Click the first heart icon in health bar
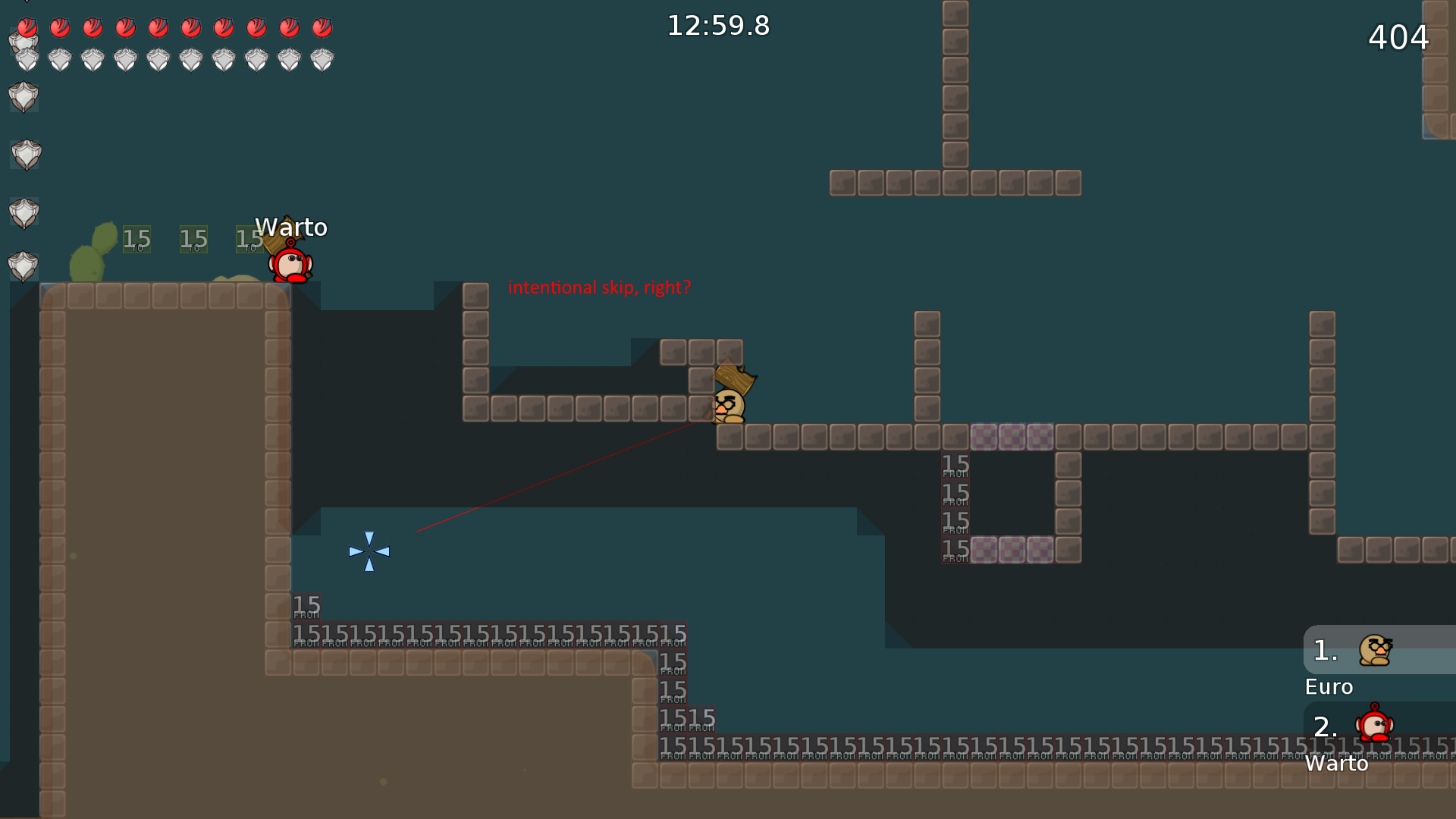Screen dimensions: 1456x819 [x=26, y=27]
